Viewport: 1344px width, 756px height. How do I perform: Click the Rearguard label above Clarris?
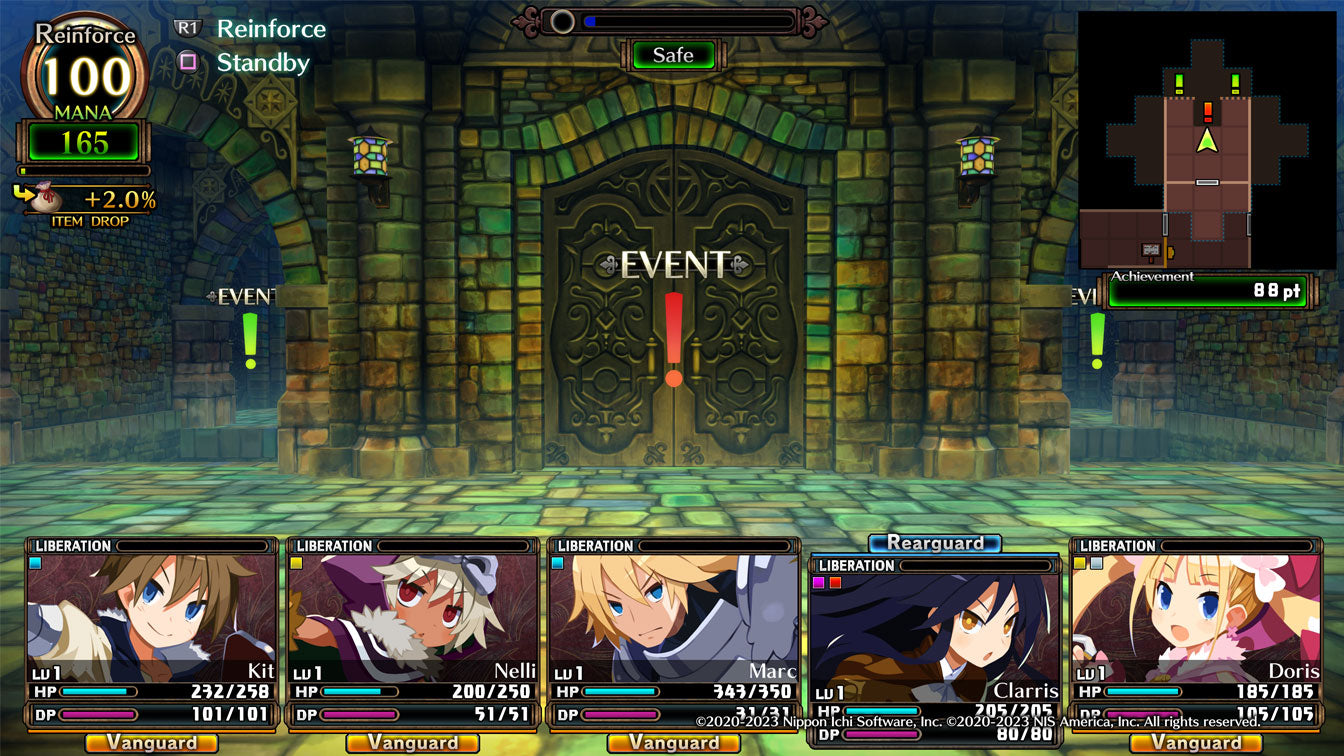click(x=934, y=543)
